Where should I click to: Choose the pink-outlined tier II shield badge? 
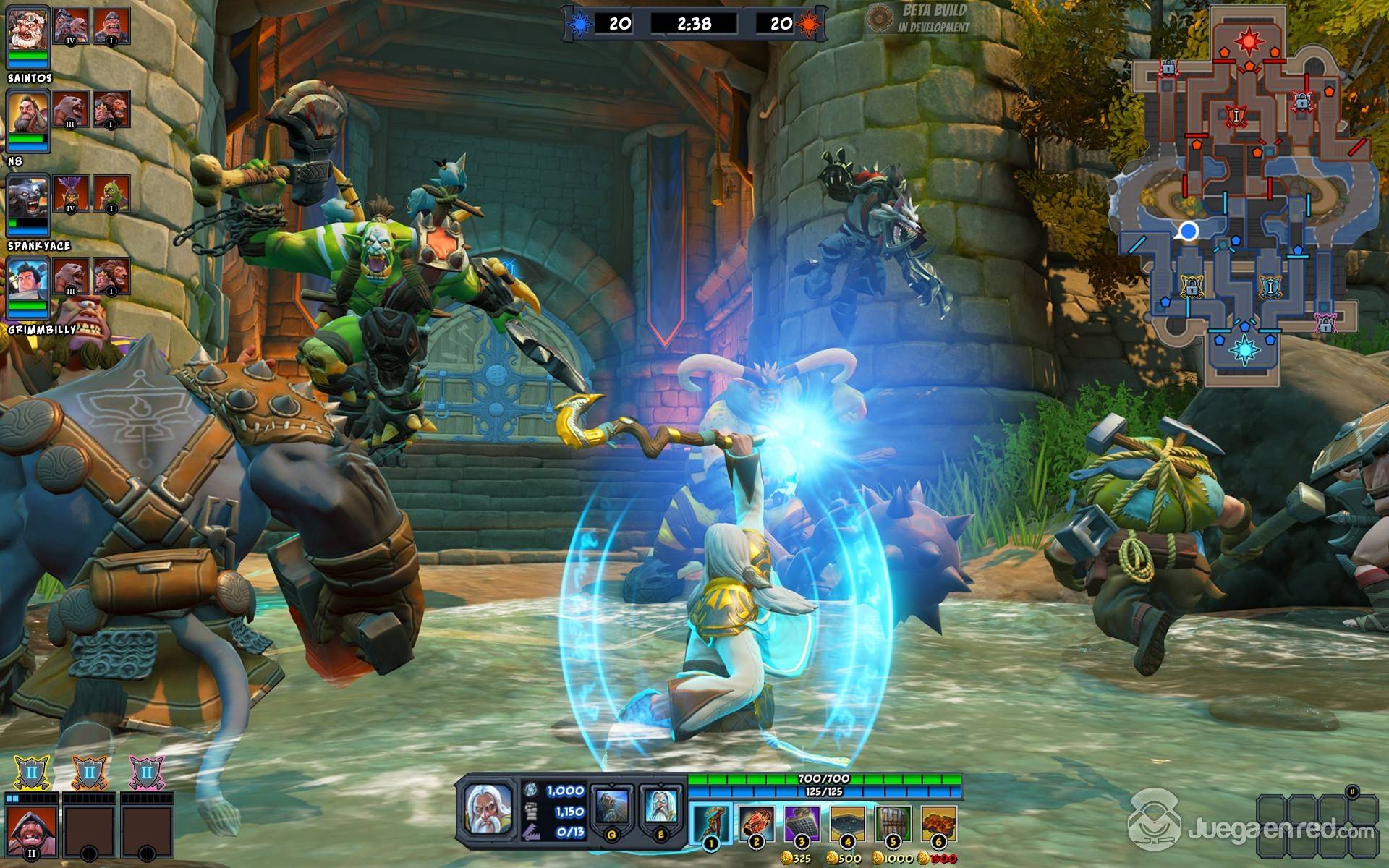147,773
